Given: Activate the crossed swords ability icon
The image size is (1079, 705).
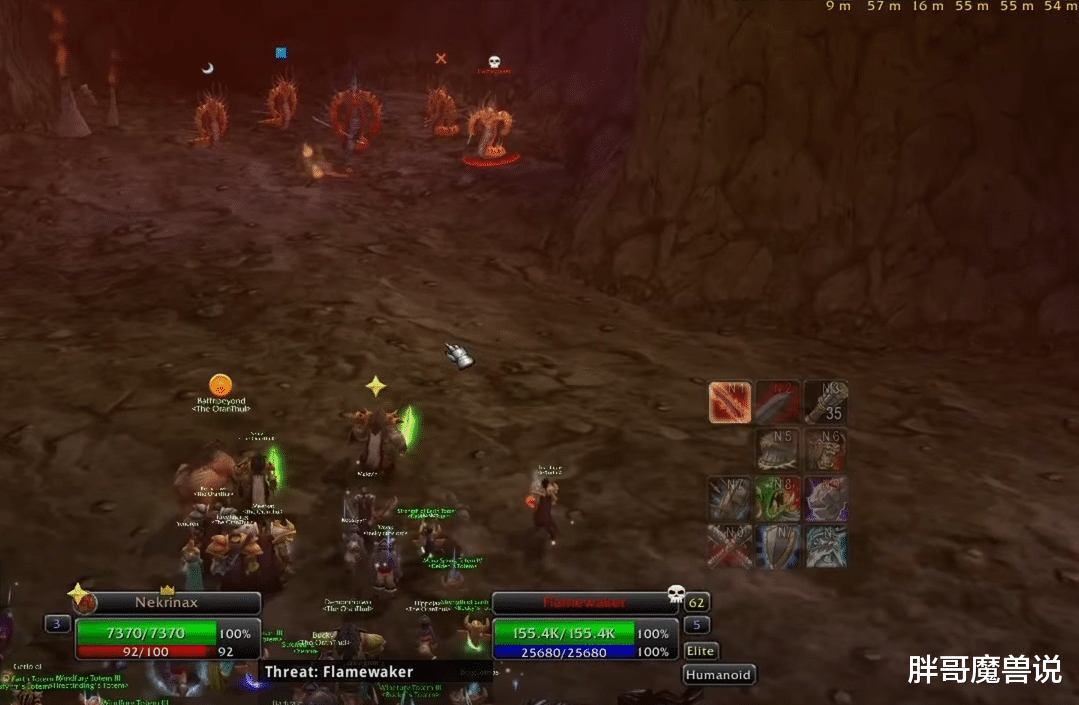Looking at the screenshot, I should pyautogui.click(x=730, y=546).
